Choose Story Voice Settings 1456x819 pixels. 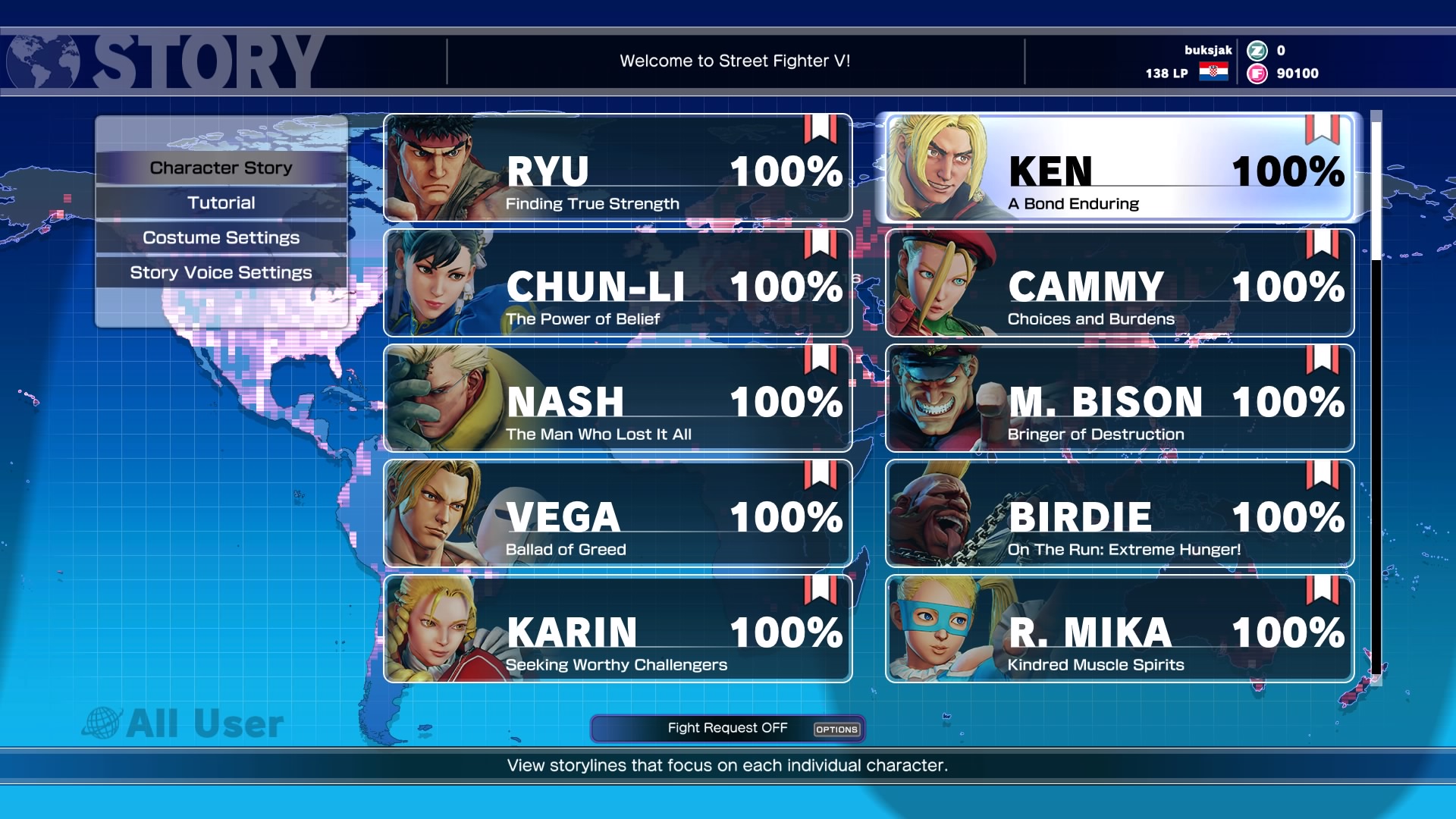tap(221, 272)
